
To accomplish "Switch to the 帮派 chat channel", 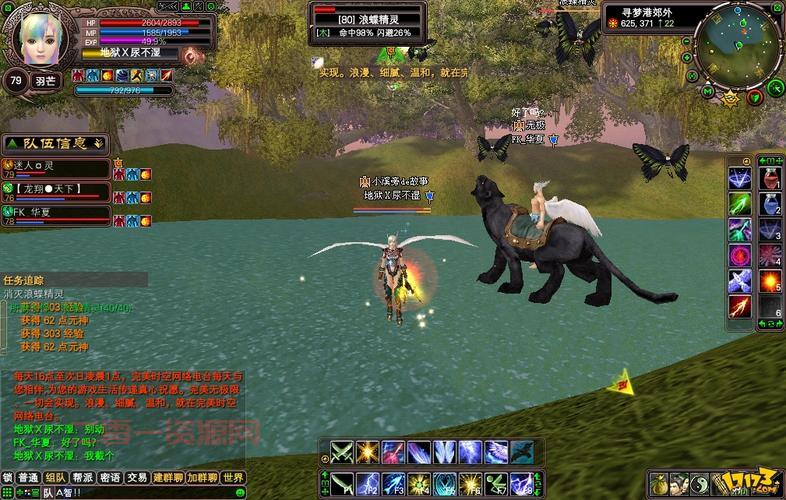I will (x=83, y=478).
